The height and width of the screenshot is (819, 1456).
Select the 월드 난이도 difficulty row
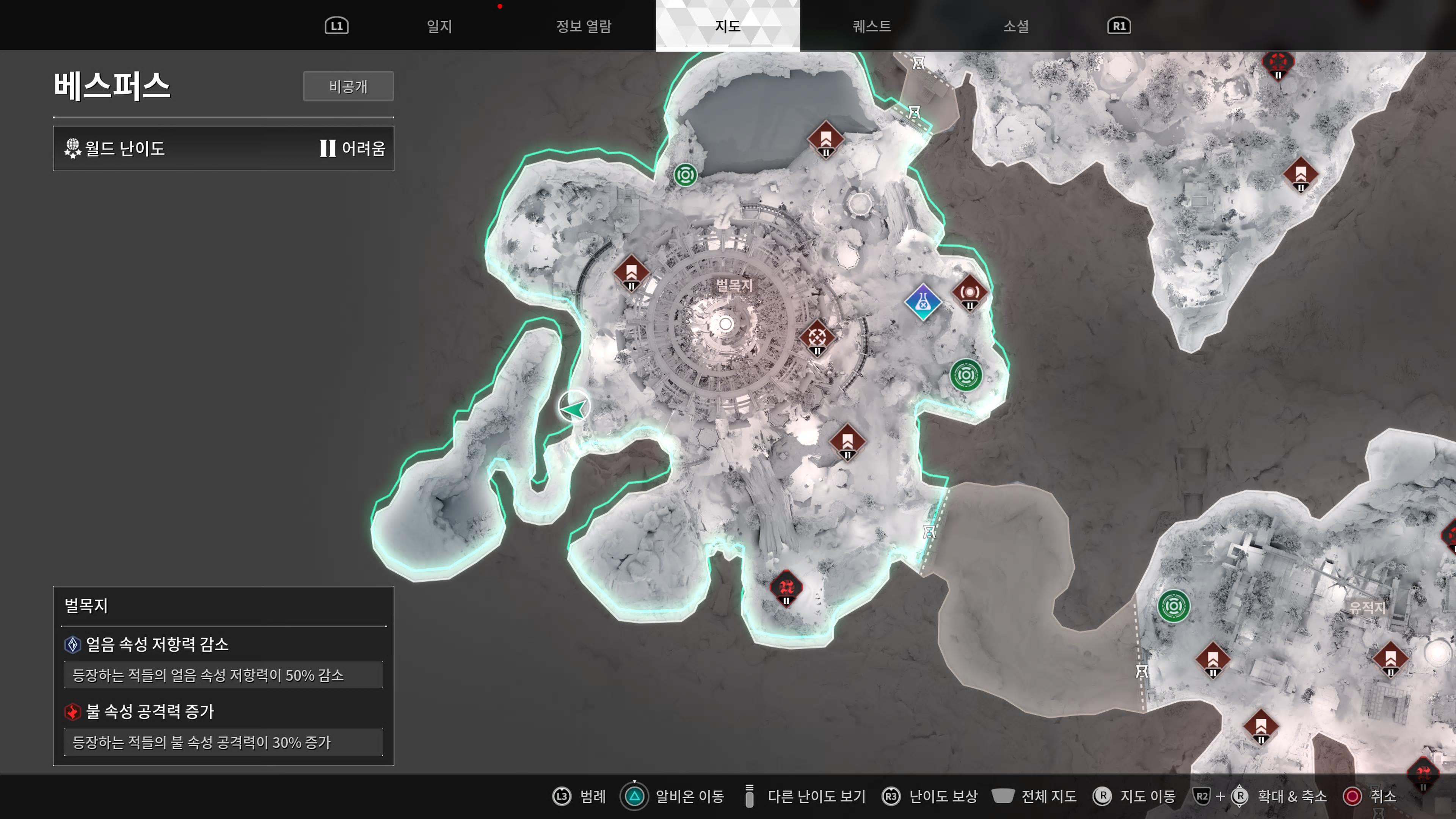coord(223,149)
